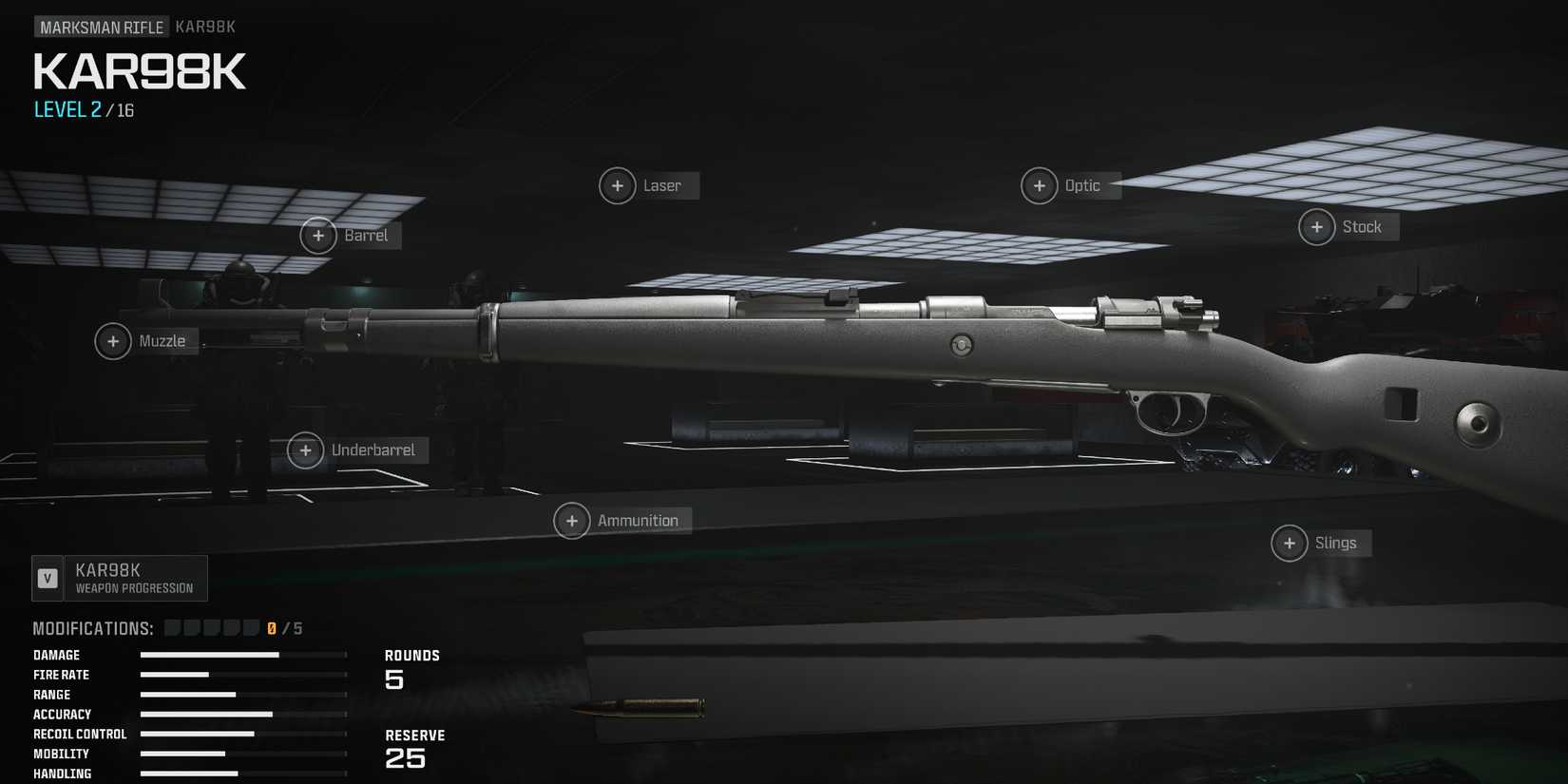This screenshot has height=784, width=1568.
Task: Select the Marksman Rifle category label
Action: (x=101, y=27)
